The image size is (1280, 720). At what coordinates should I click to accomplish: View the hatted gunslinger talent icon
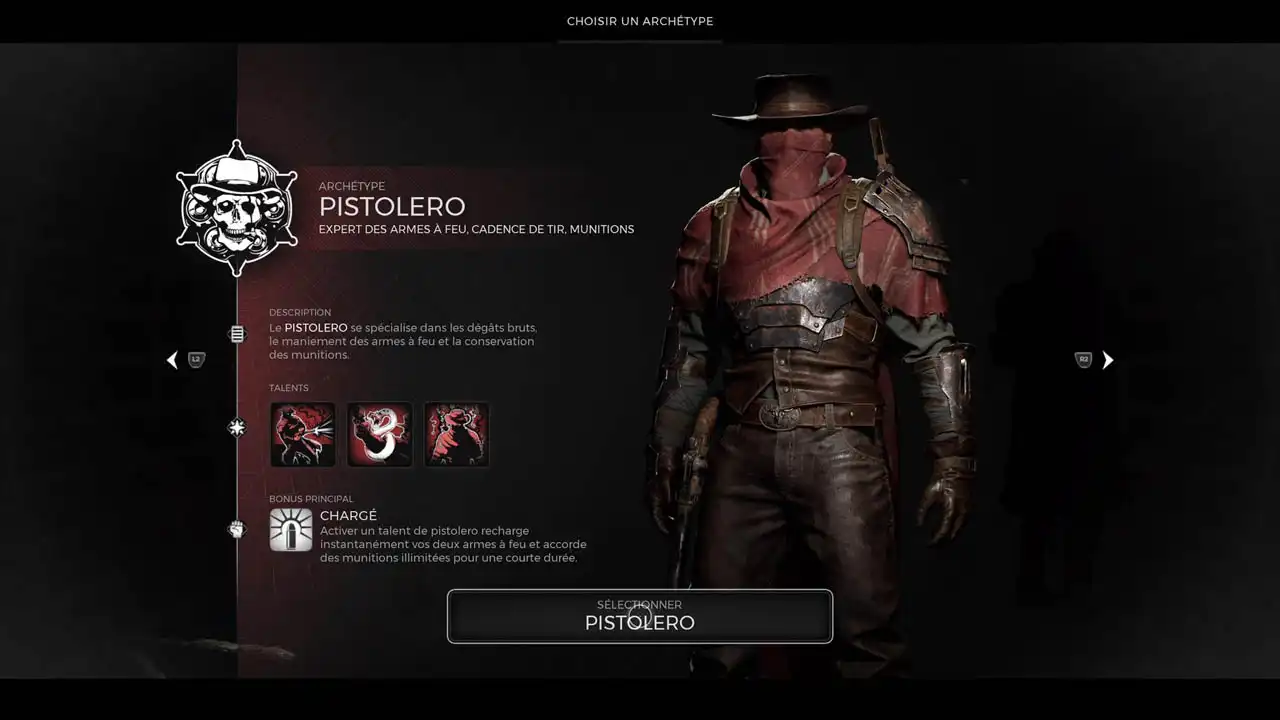[457, 434]
